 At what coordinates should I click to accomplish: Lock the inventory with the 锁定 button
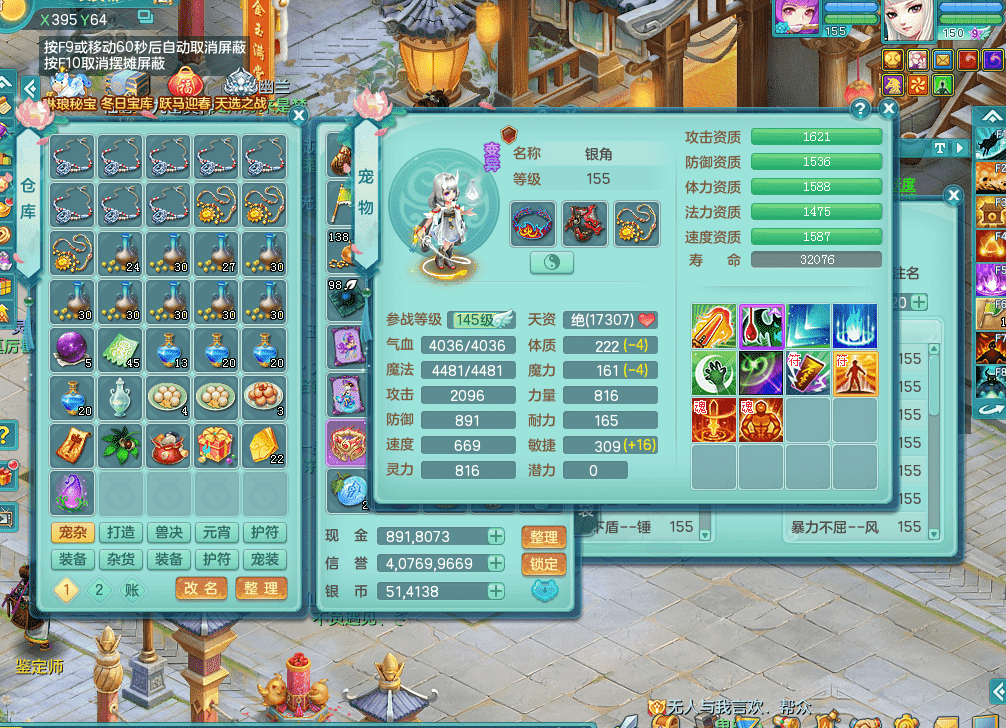pos(544,564)
